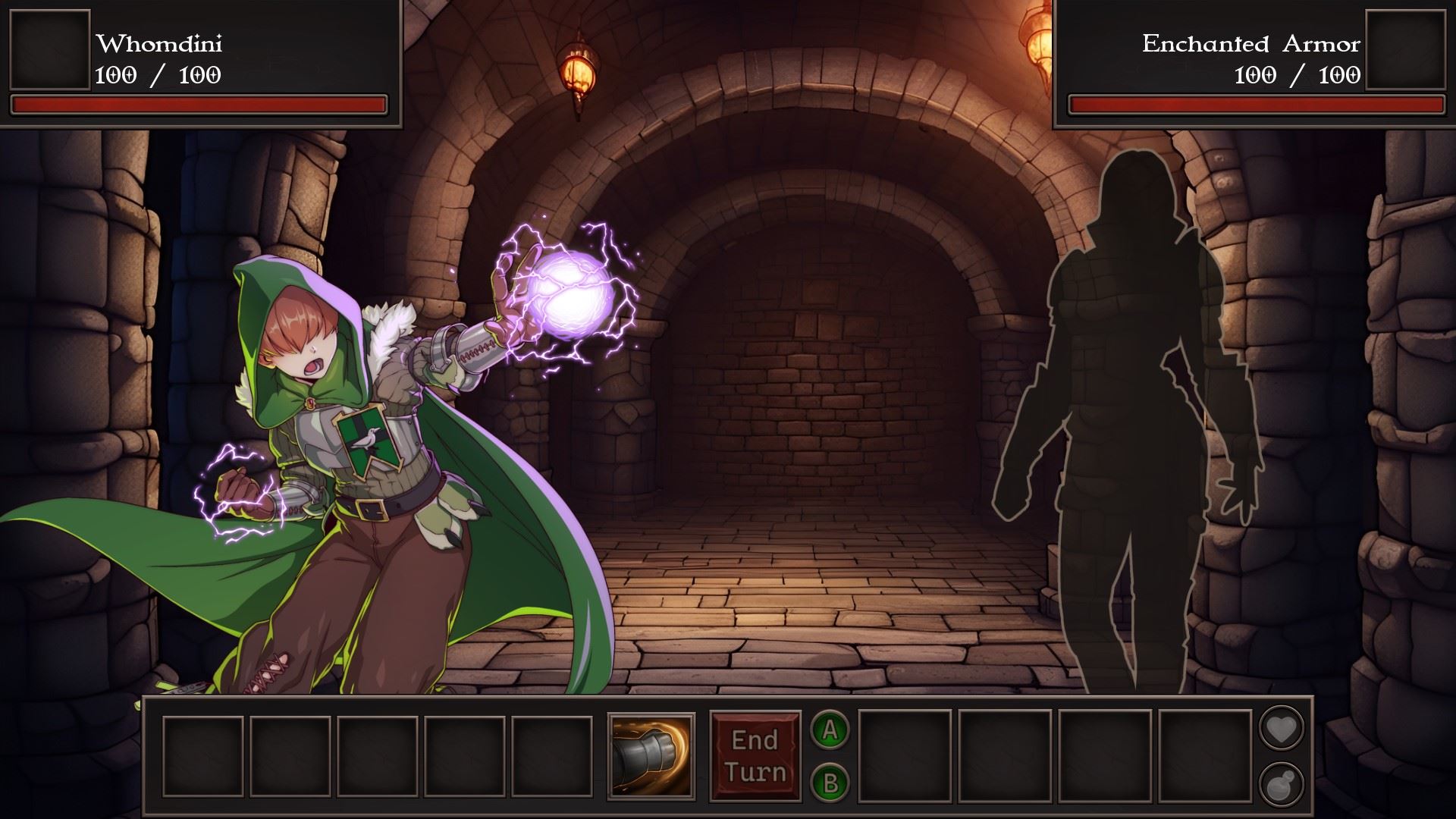This screenshot has height=819, width=1456.
Task: Click the heart icon button
Action: pyautogui.click(x=1281, y=730)
